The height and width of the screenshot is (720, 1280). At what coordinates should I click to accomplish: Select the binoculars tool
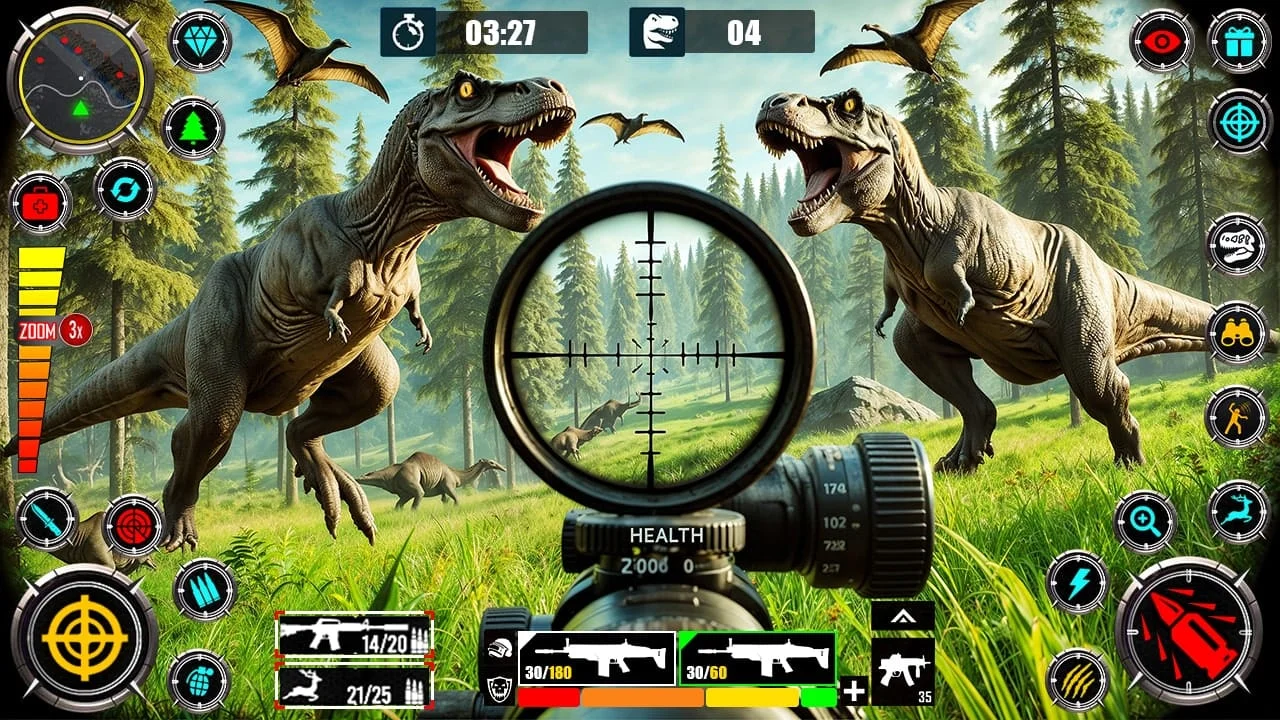(1240, 330)
